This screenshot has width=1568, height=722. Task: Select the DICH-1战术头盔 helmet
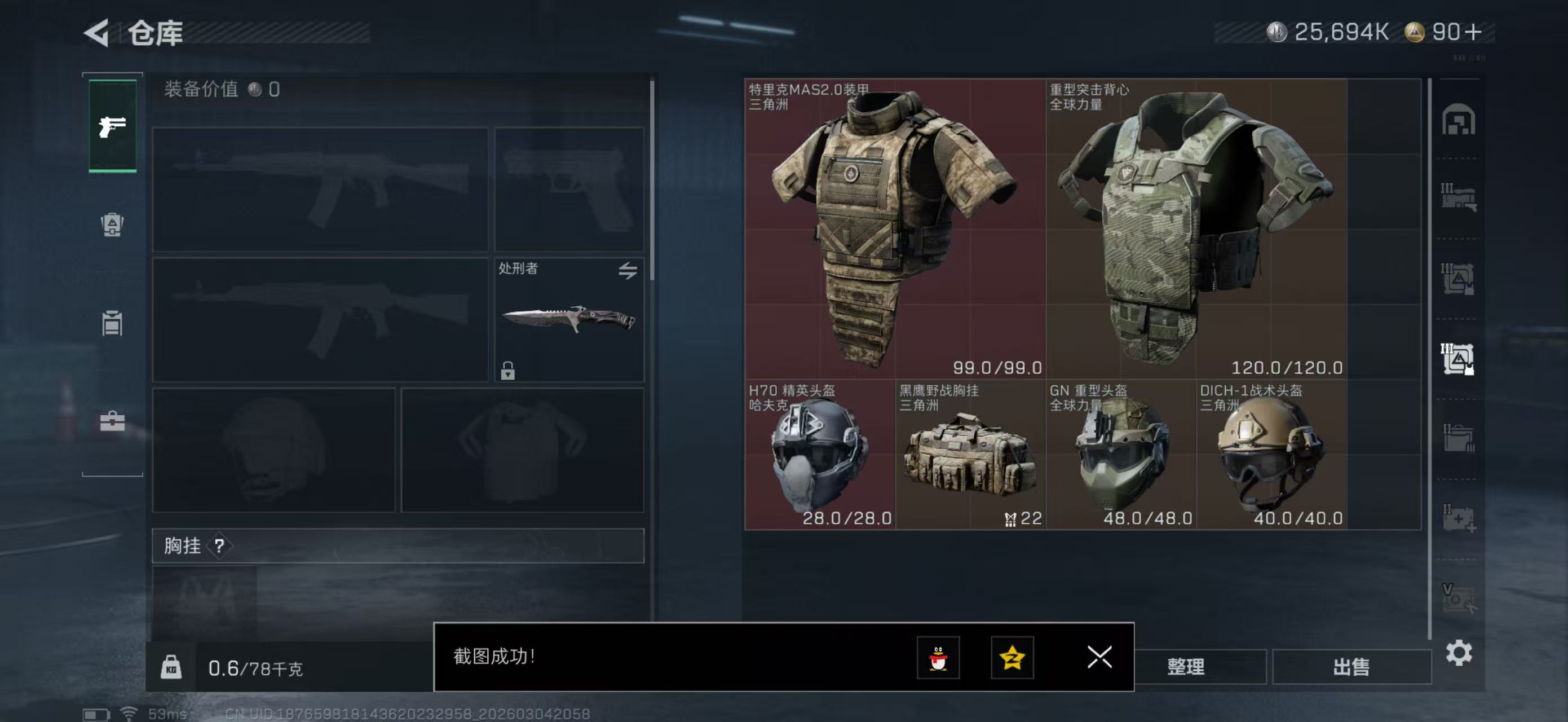(x=1271, y=455)
